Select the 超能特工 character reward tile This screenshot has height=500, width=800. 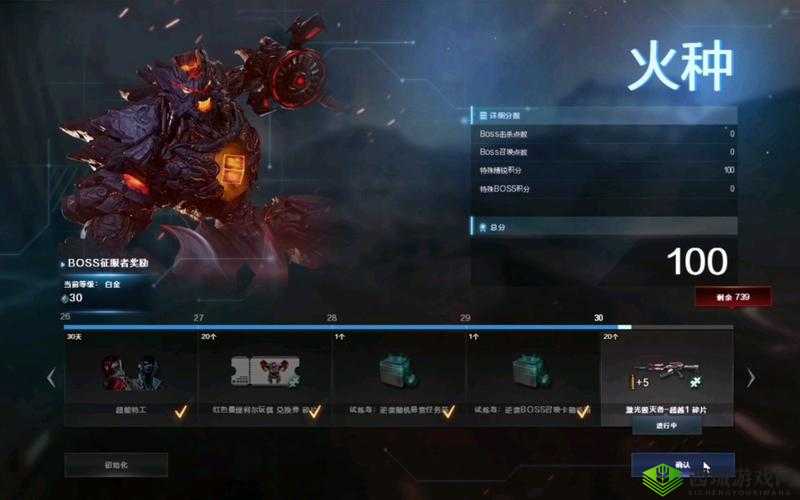[x=131, y=375]
